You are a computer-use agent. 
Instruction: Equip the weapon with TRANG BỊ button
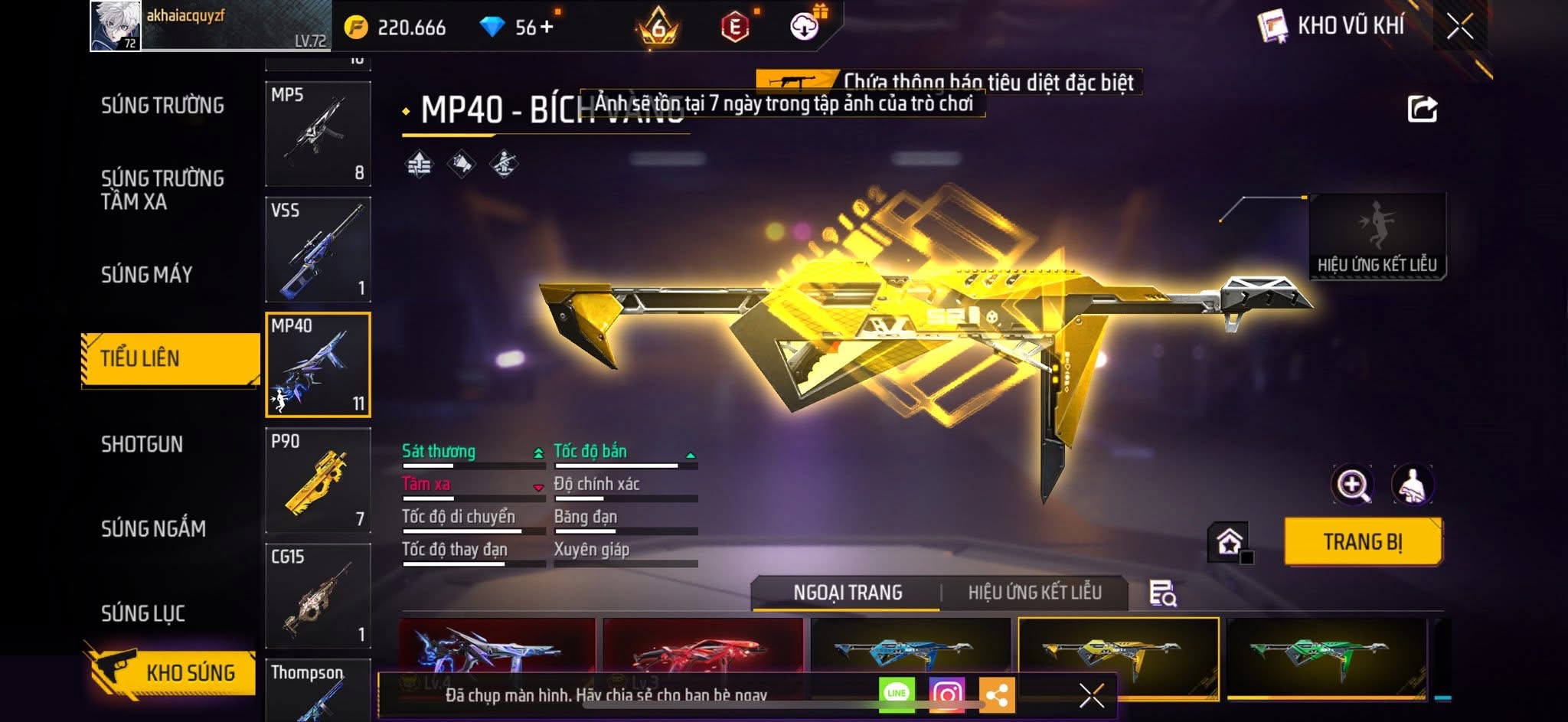[x=1363, y=542]
